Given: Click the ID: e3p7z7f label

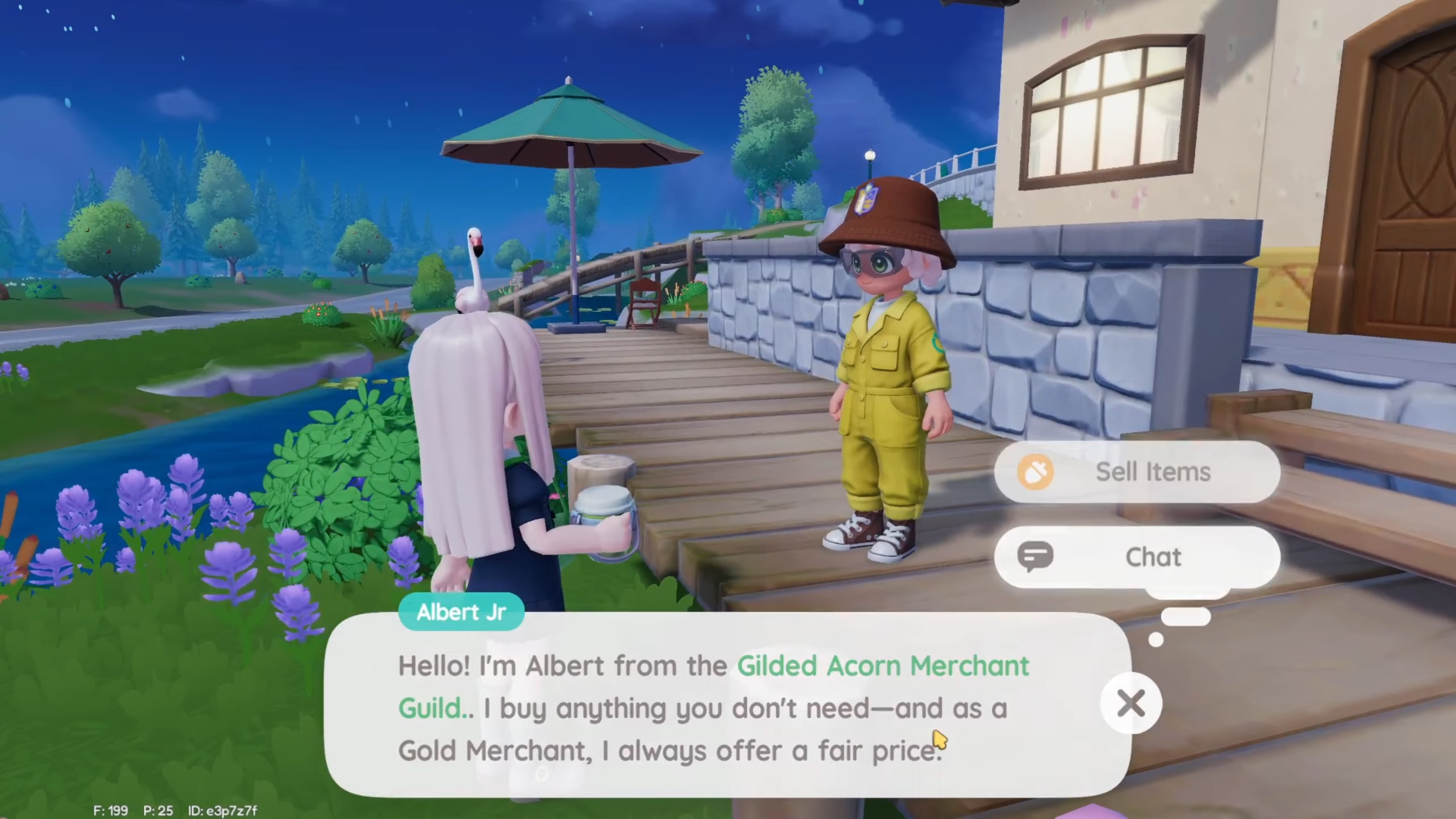Looking at the screenshot, I should coord(222,811).
